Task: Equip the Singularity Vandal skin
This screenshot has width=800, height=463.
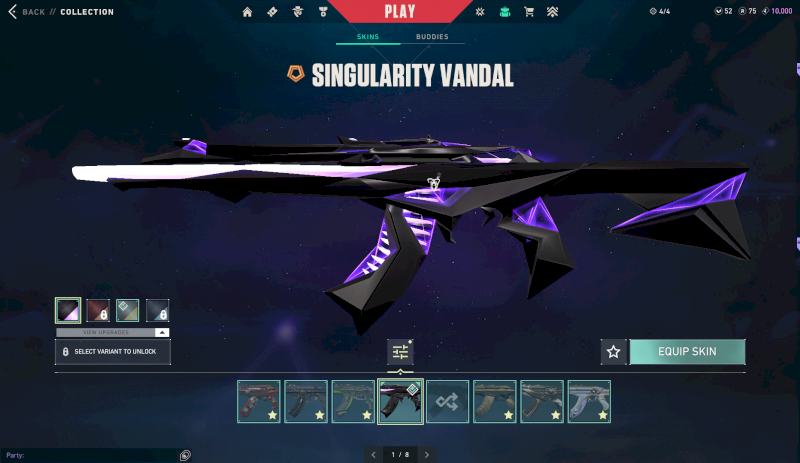Action: (686, 351)
